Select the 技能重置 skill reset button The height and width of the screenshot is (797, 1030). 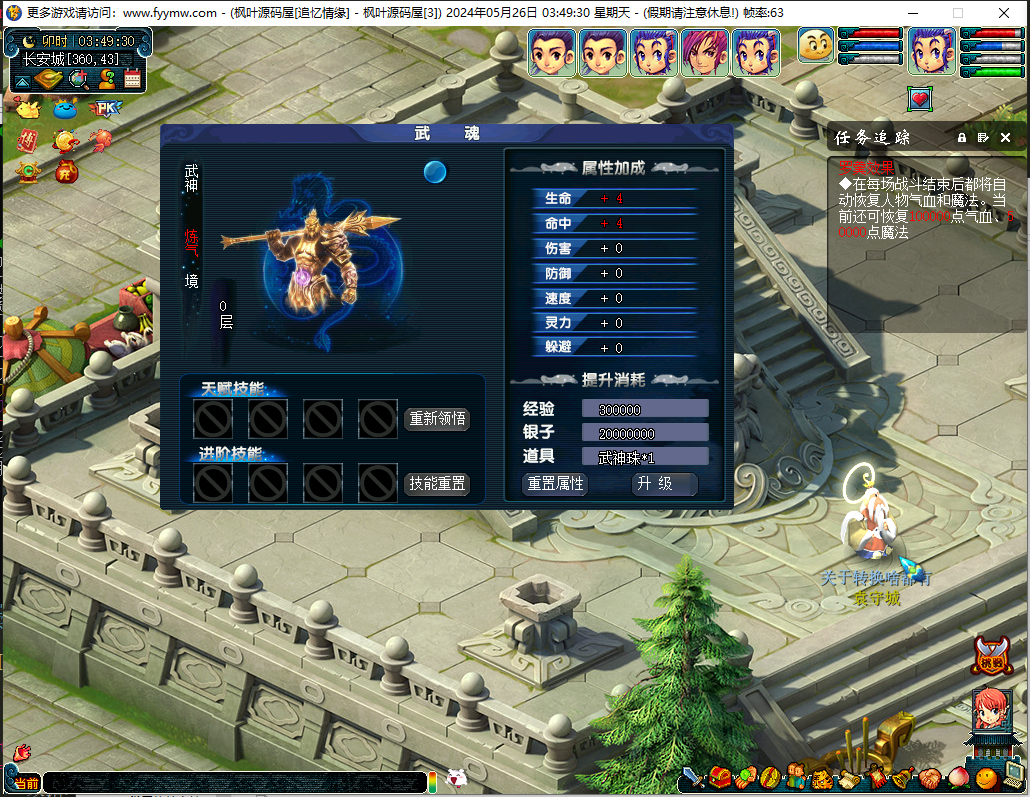[x=437, y=483]
